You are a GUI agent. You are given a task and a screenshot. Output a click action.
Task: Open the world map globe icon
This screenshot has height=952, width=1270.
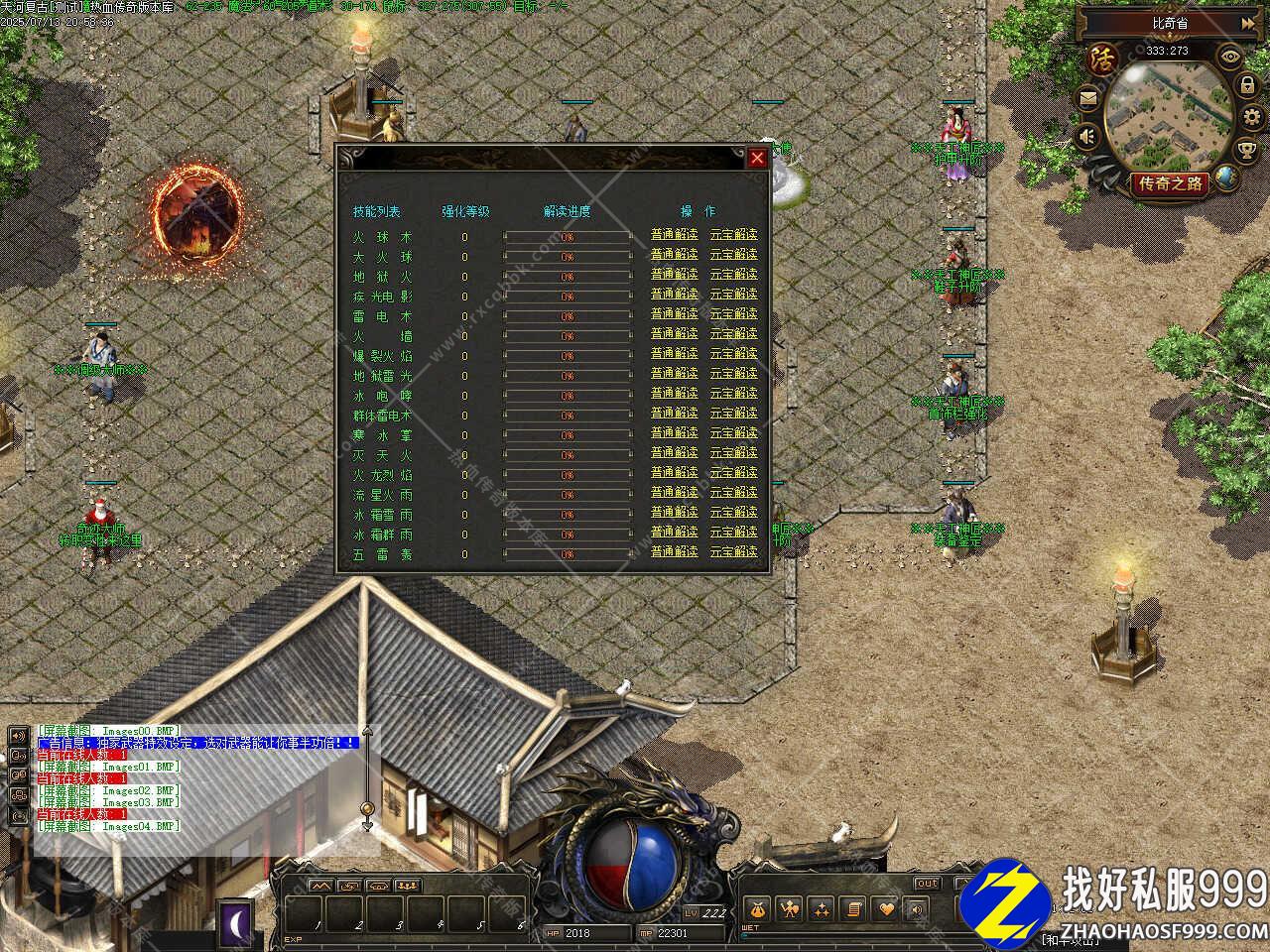click(x=1228, y=178)
